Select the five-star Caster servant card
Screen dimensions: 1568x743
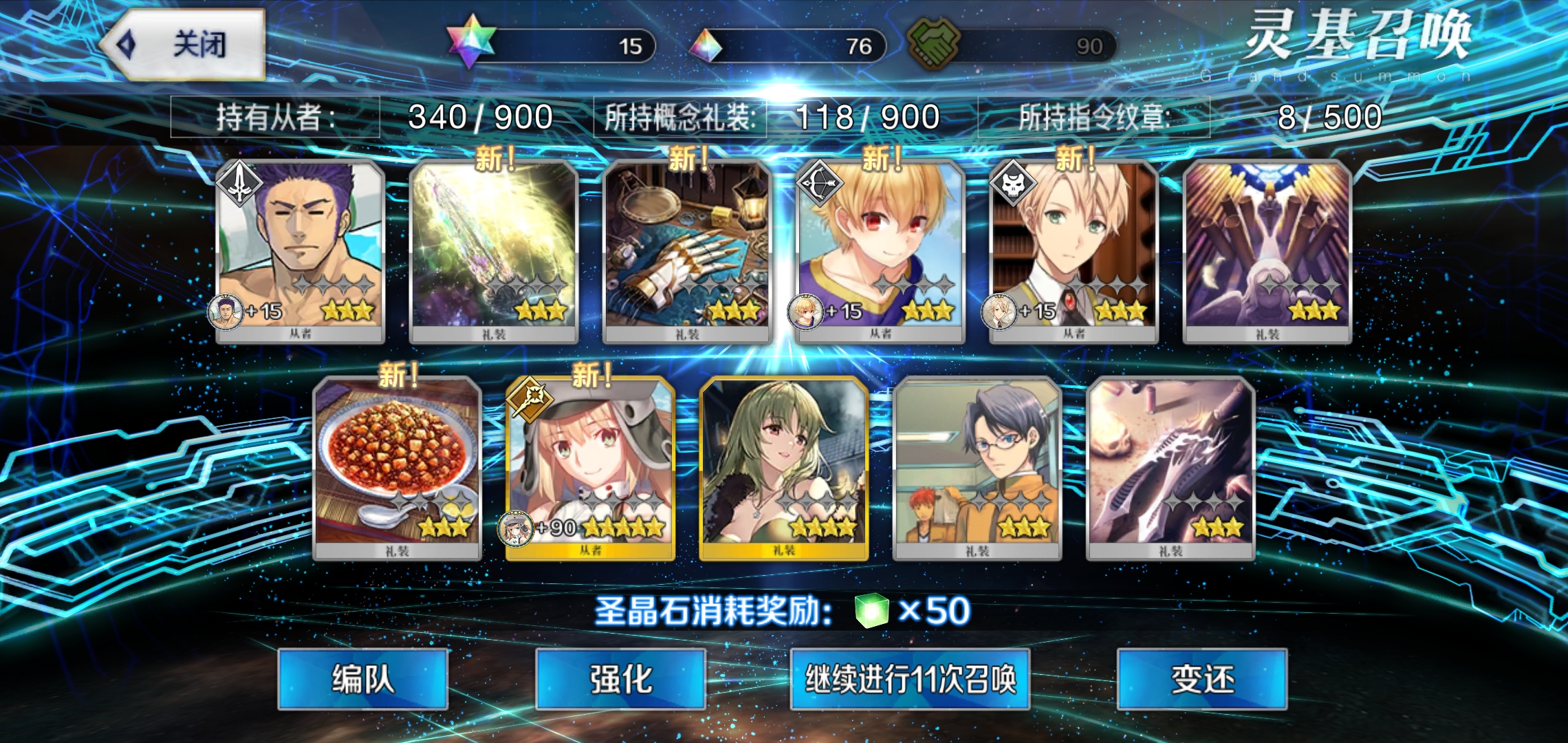point(590,469)
